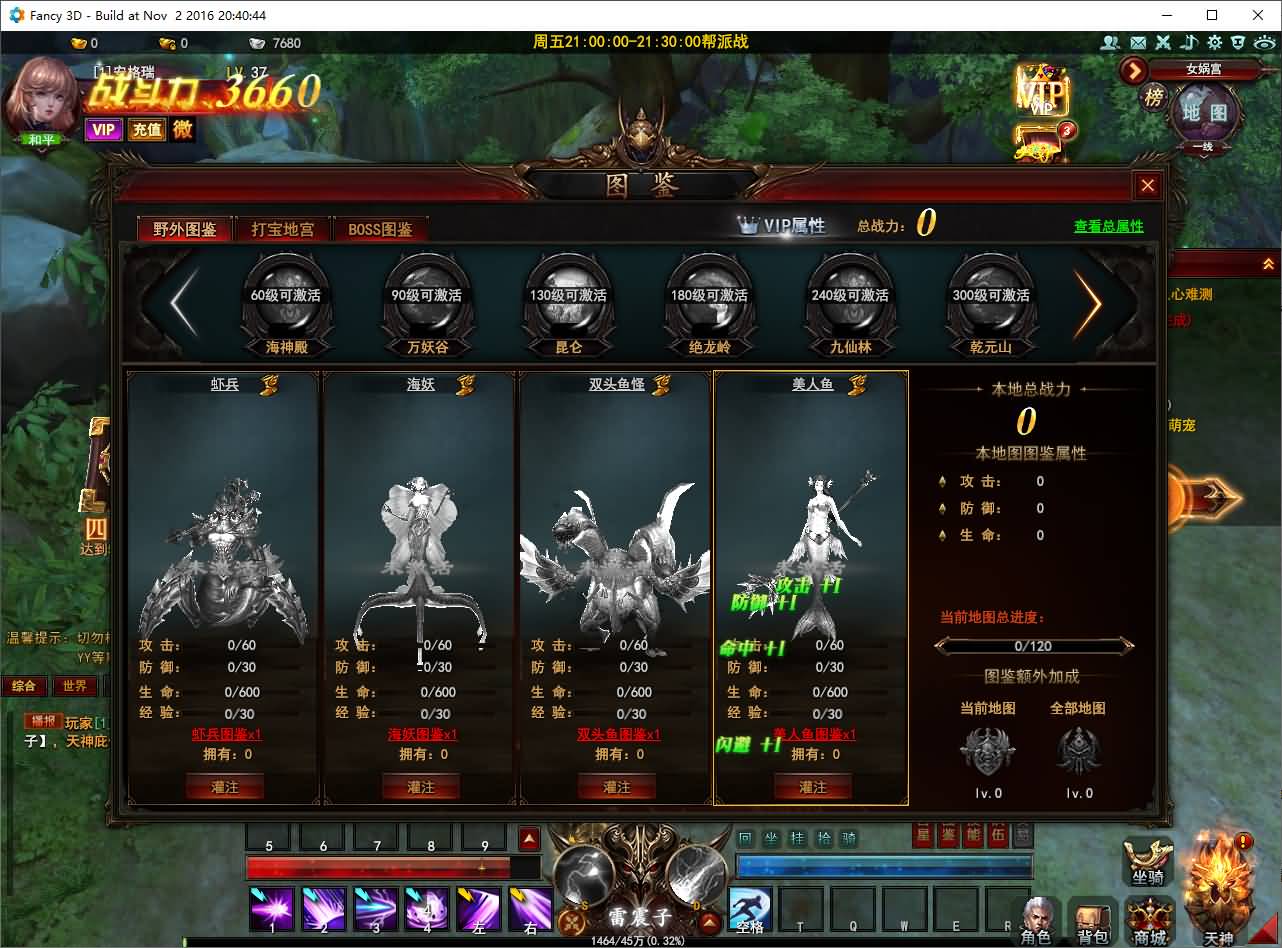Close the 图鉴 panel

(1147, 185)
